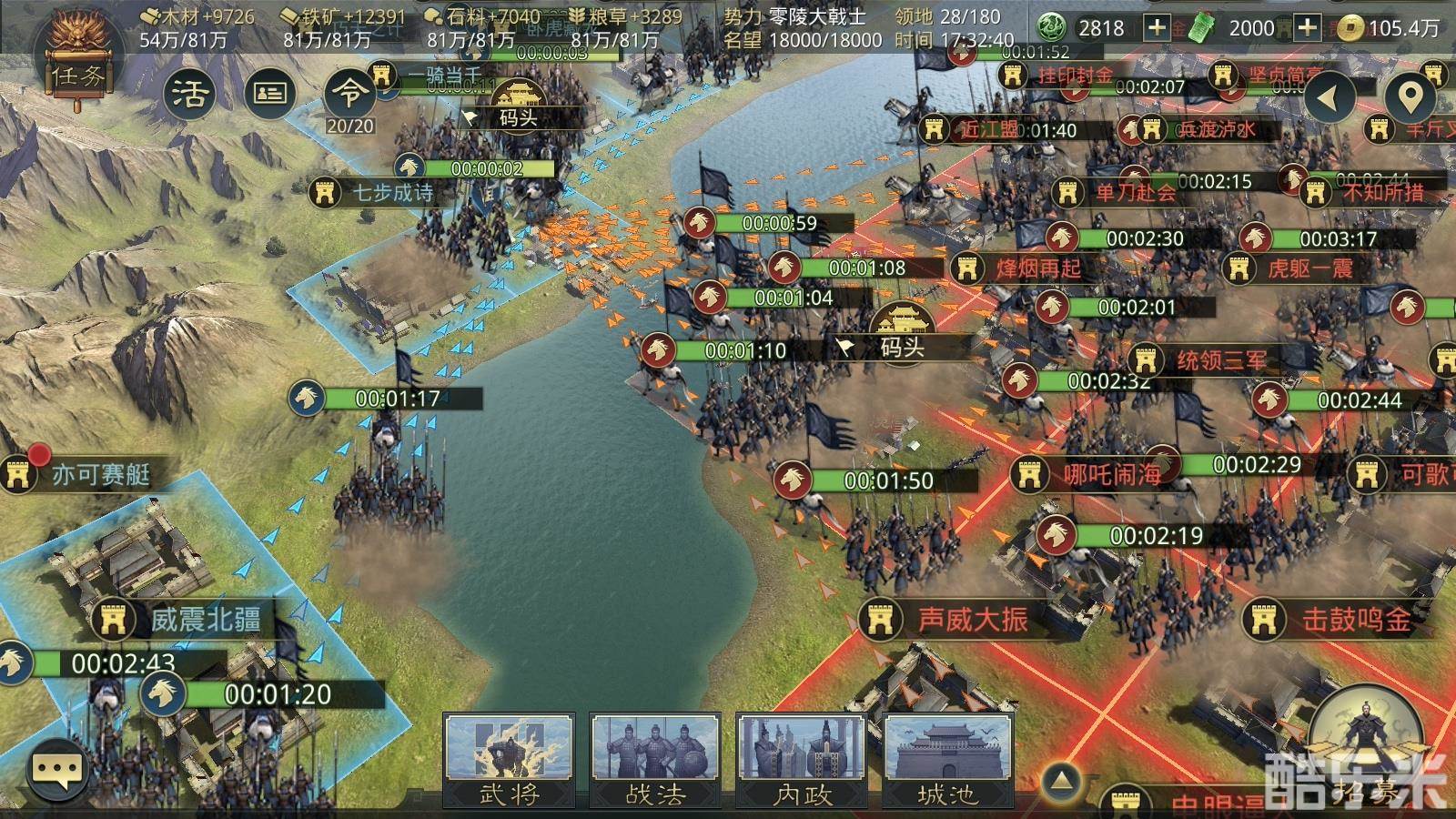Open the 内政 internal affairs menu
This screenshot has width=1456, height=819.
coord(802,761)
